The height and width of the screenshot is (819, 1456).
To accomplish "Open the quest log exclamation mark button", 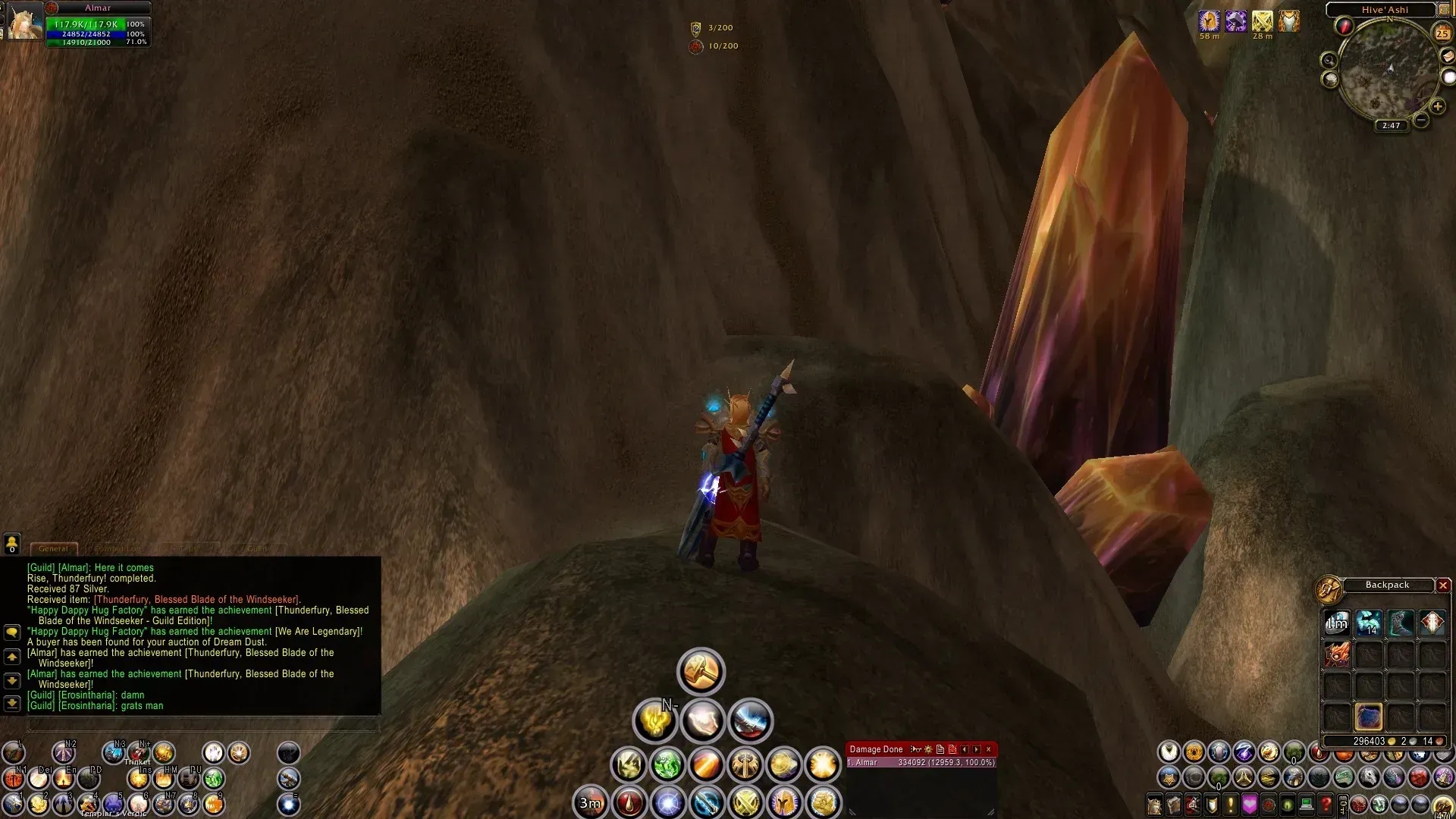I will 1230,804.
